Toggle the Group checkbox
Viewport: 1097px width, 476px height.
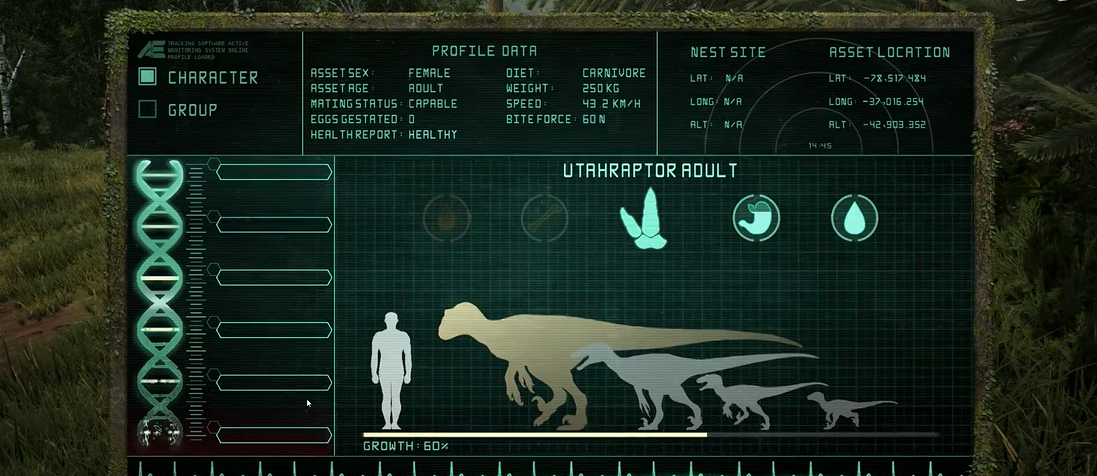(147, 109)
